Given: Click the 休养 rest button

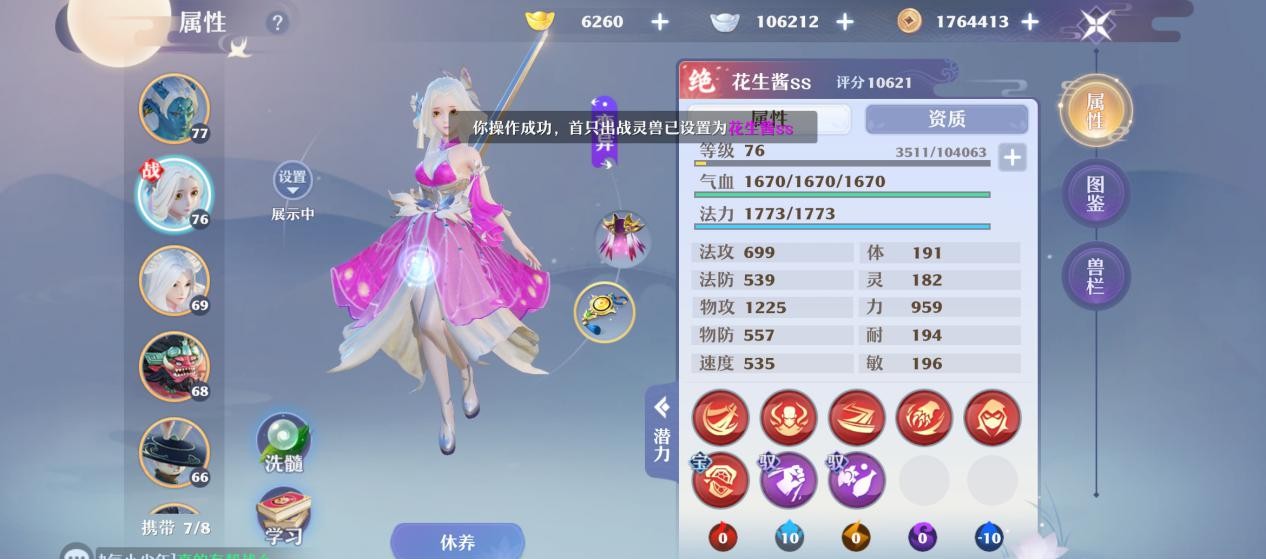Looking at the screenshot, I should coord(457,542).
